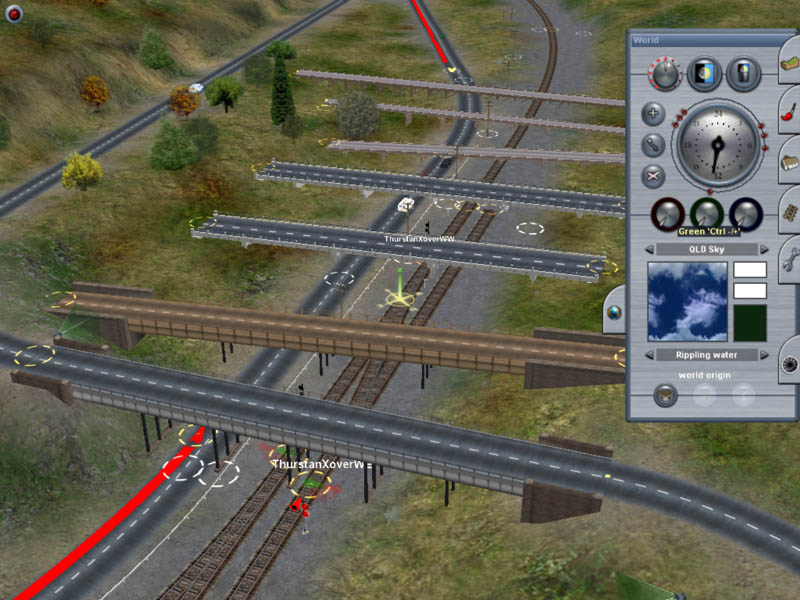Click the analog clock to set time of day

[718, 143]
